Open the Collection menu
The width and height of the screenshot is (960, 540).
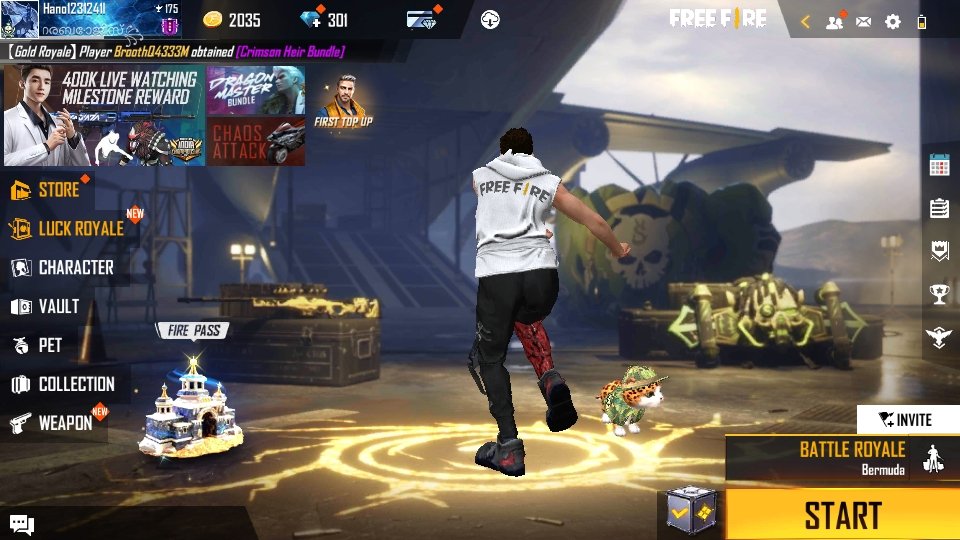(x=75, y=385)
